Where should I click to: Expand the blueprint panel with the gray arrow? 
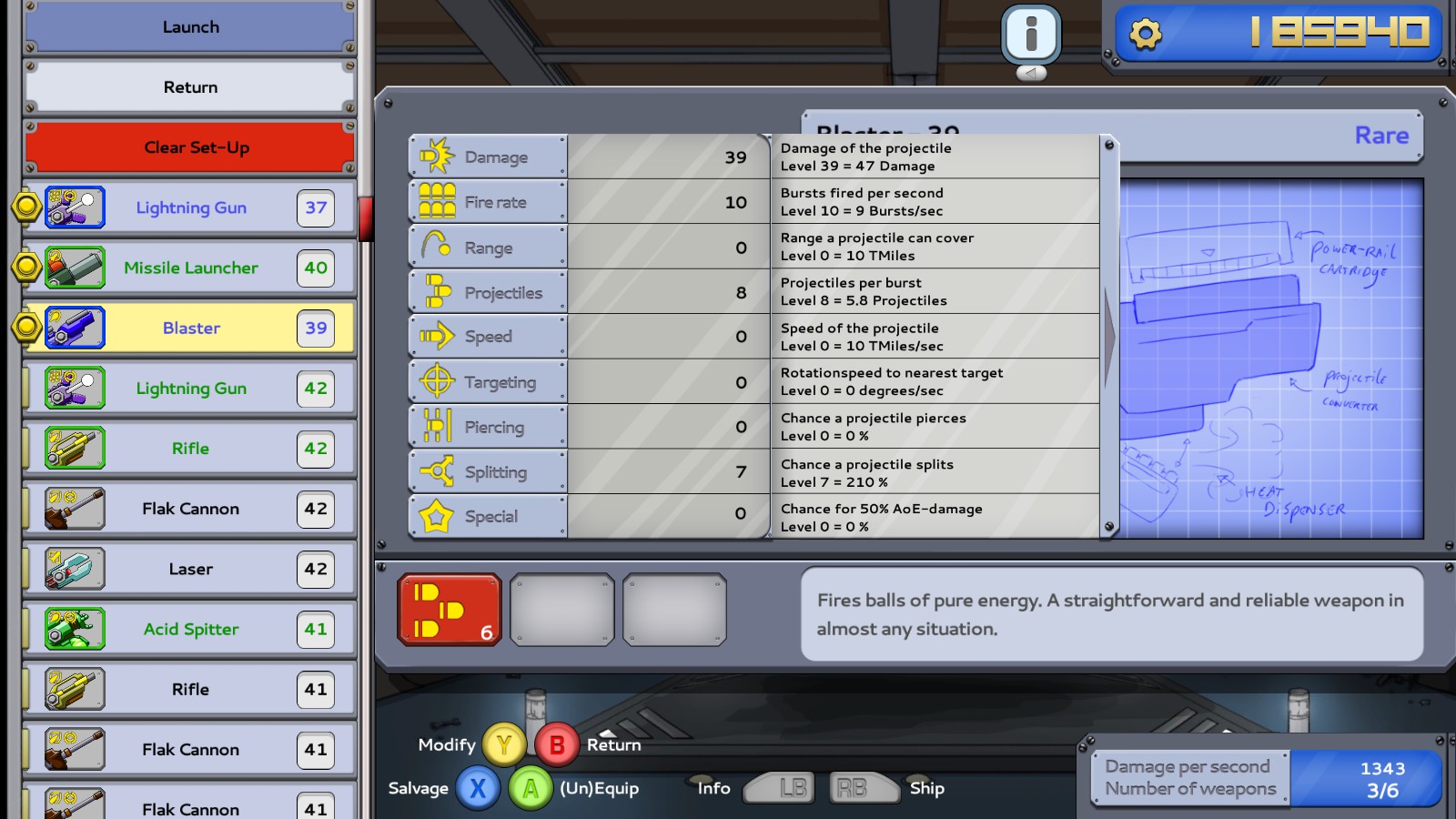(x=1111, y=336)
